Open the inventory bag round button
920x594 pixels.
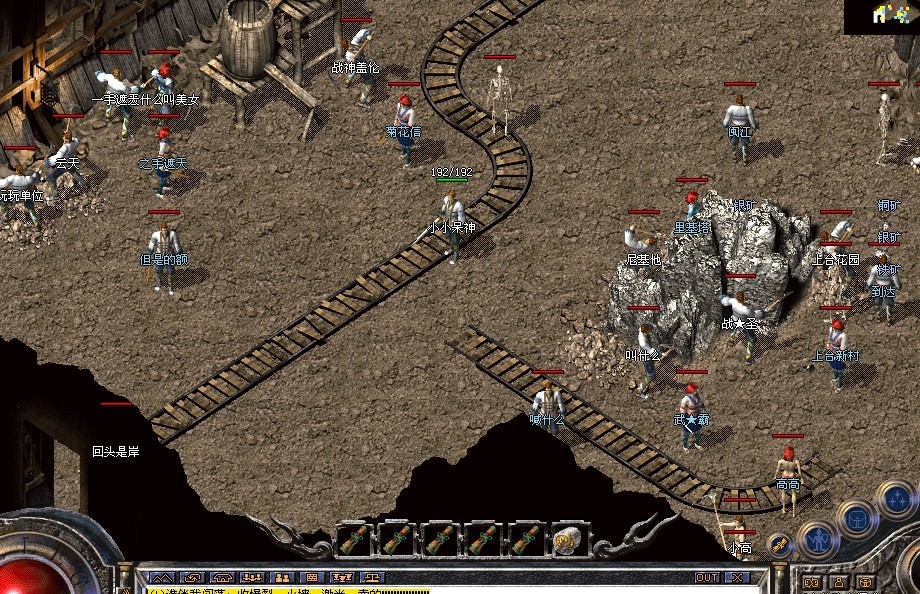(x=857, y=517)
